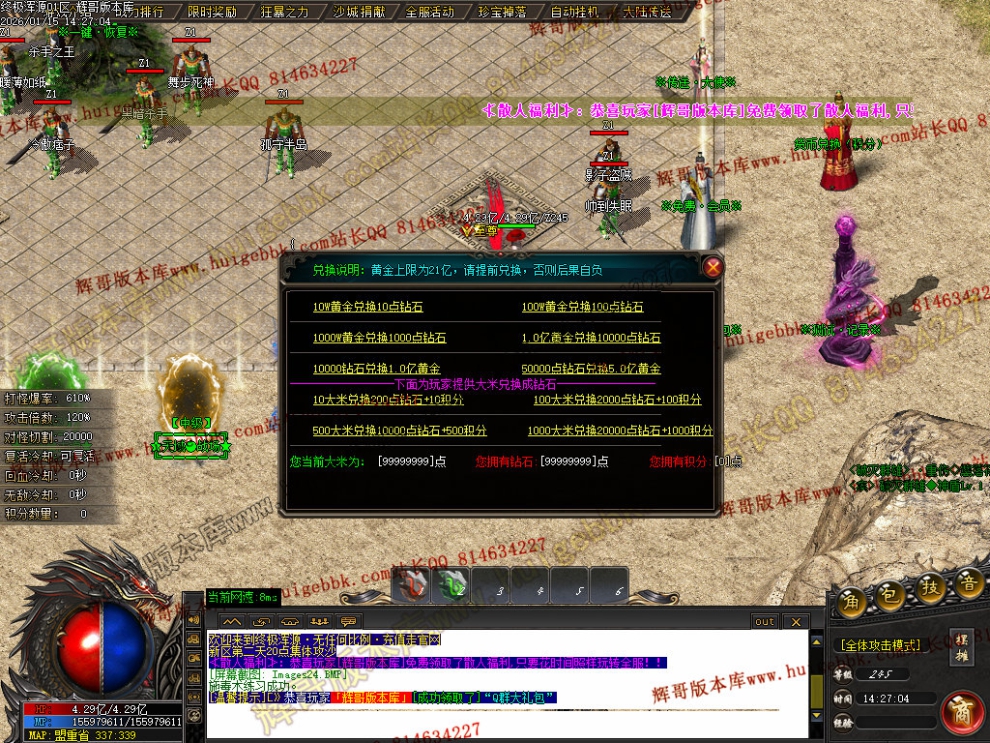Open the 狂暴之力 menu
The width and height of the screenshot is (990, 743).
click(x=285, y=12)
